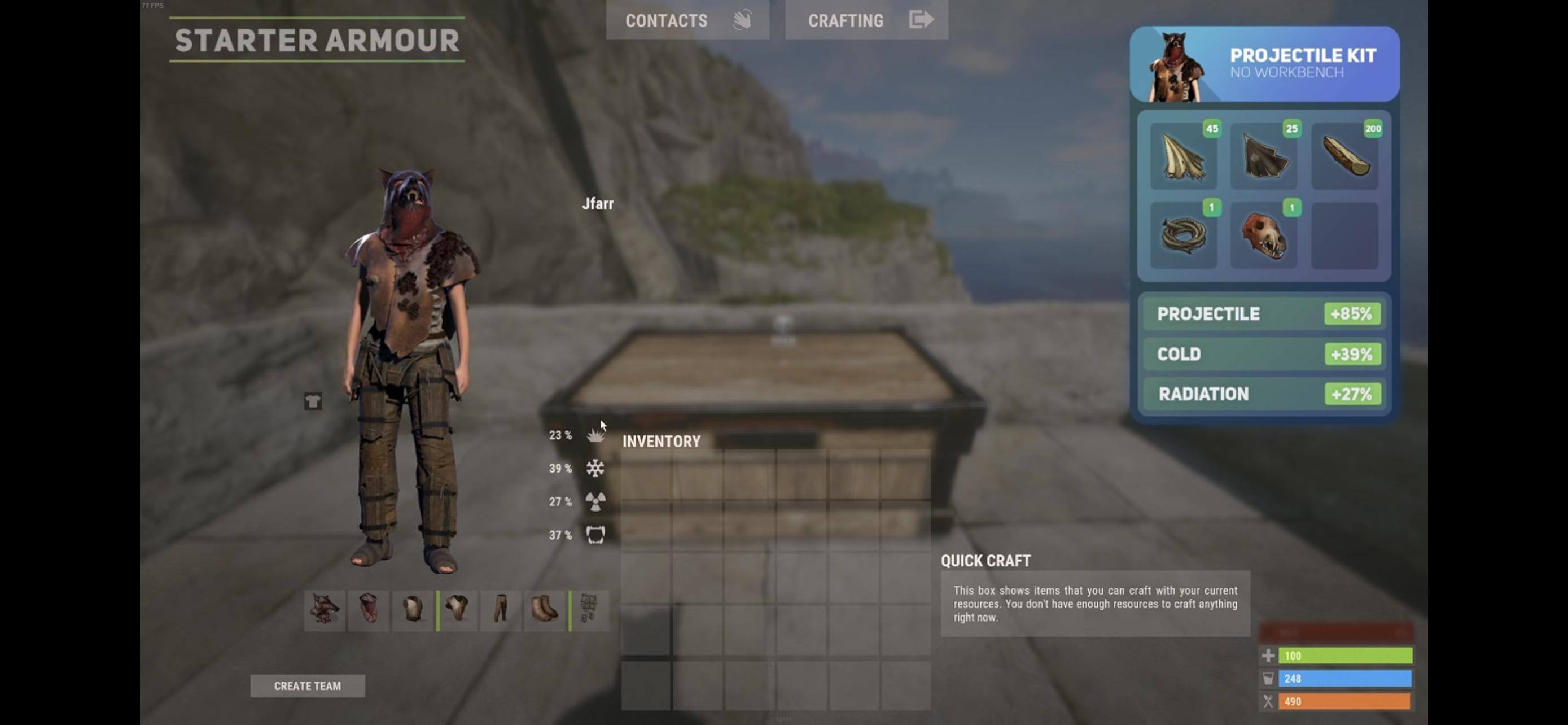1568x725 pixels.
Task: Select the wolf headdress equipment slot
Action: pyautogui.click(x=325, y=609)
